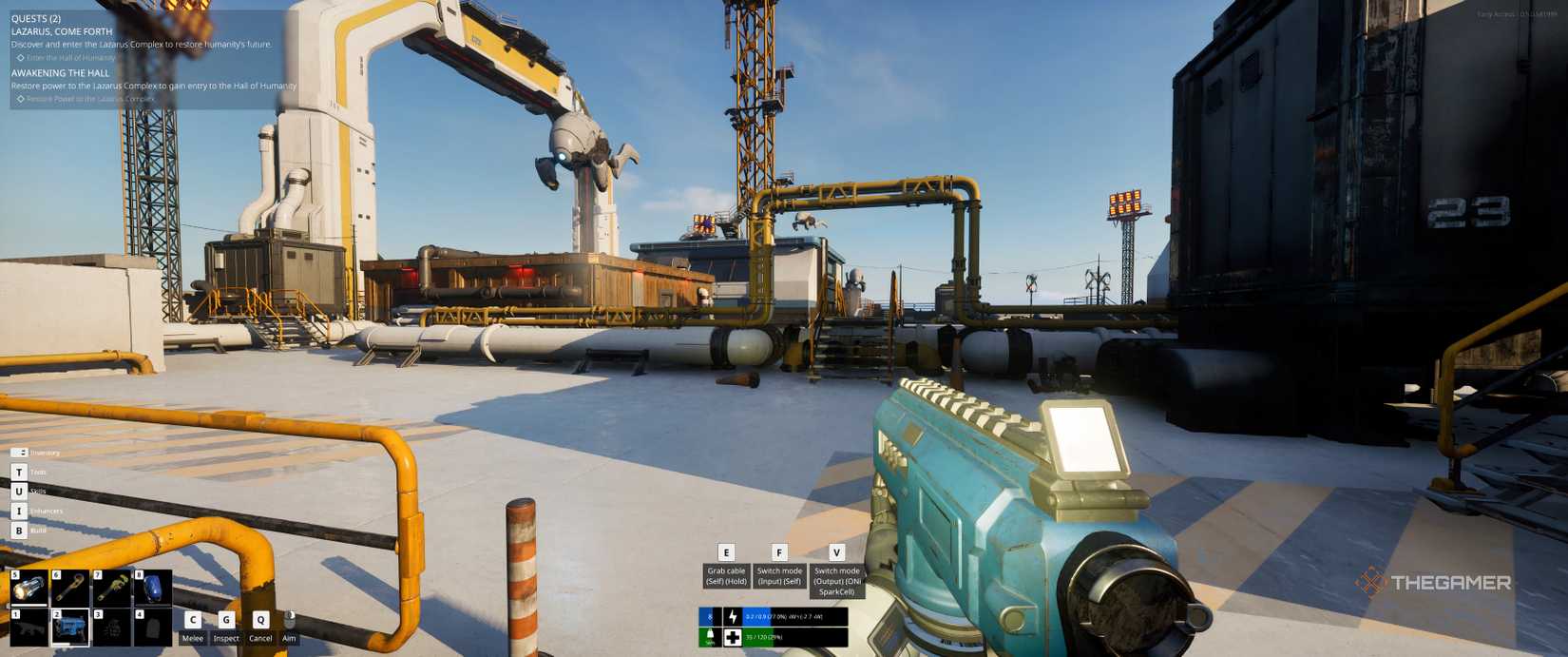Choose the pipe wrench in slot 7

click(112, 589)
